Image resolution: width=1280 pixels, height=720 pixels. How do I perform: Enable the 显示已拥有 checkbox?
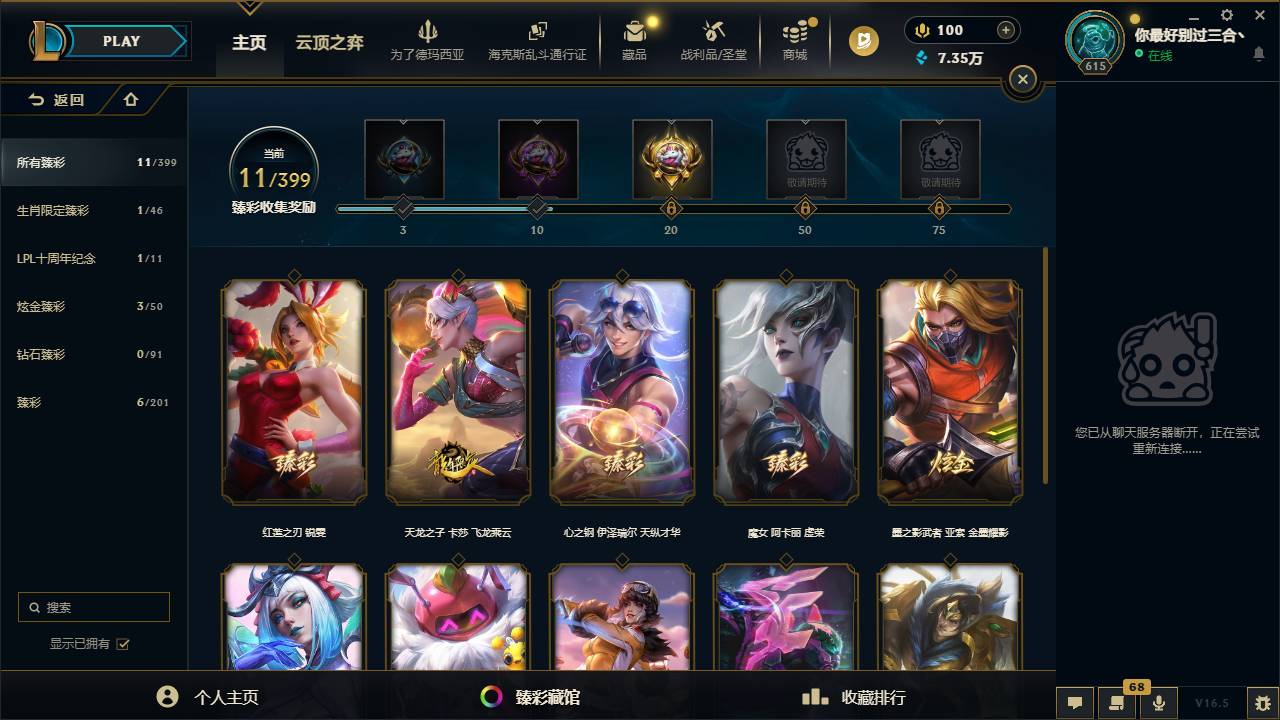point(121,644)
